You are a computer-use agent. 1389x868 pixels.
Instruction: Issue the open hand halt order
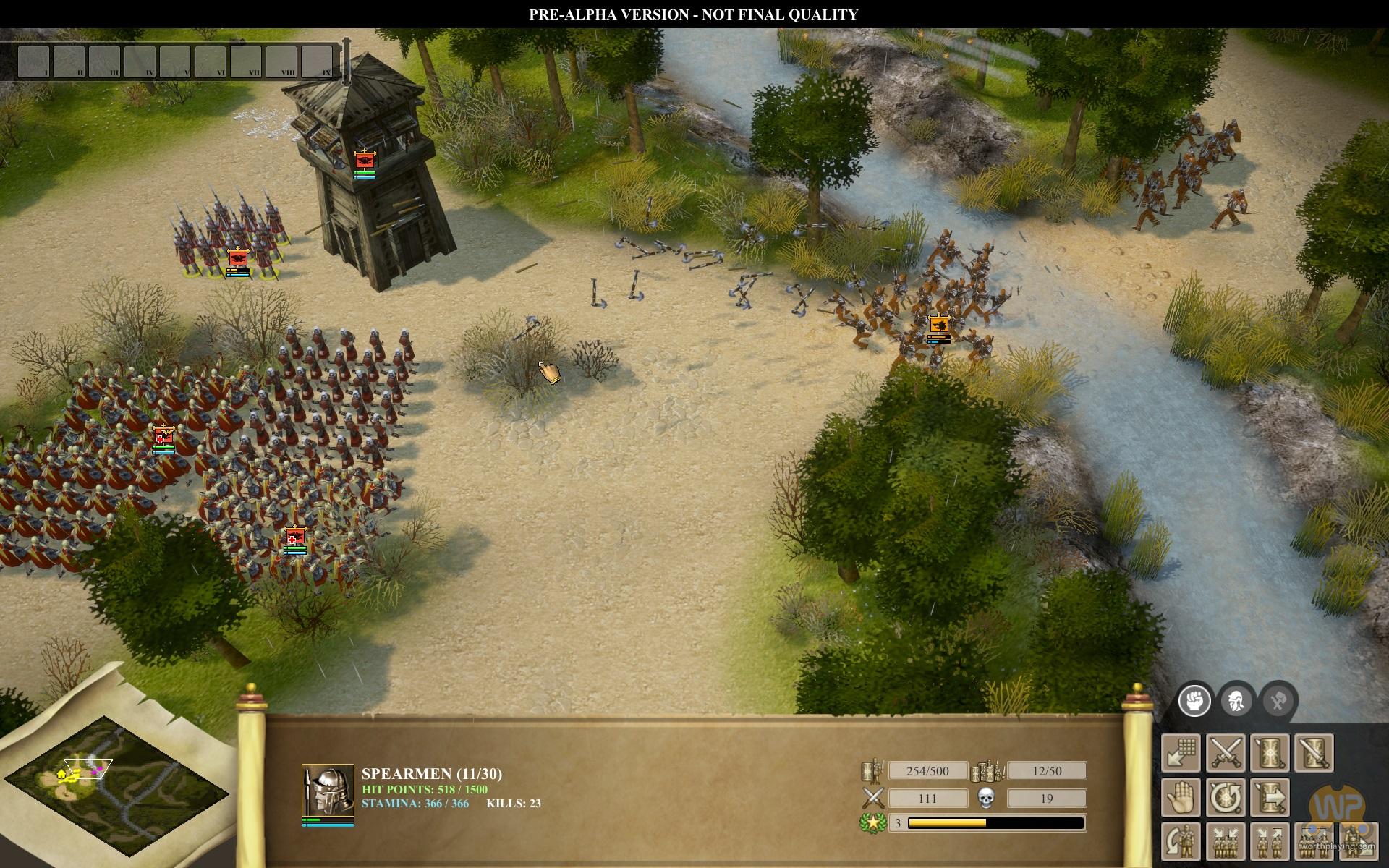[x=1182, y=797]
